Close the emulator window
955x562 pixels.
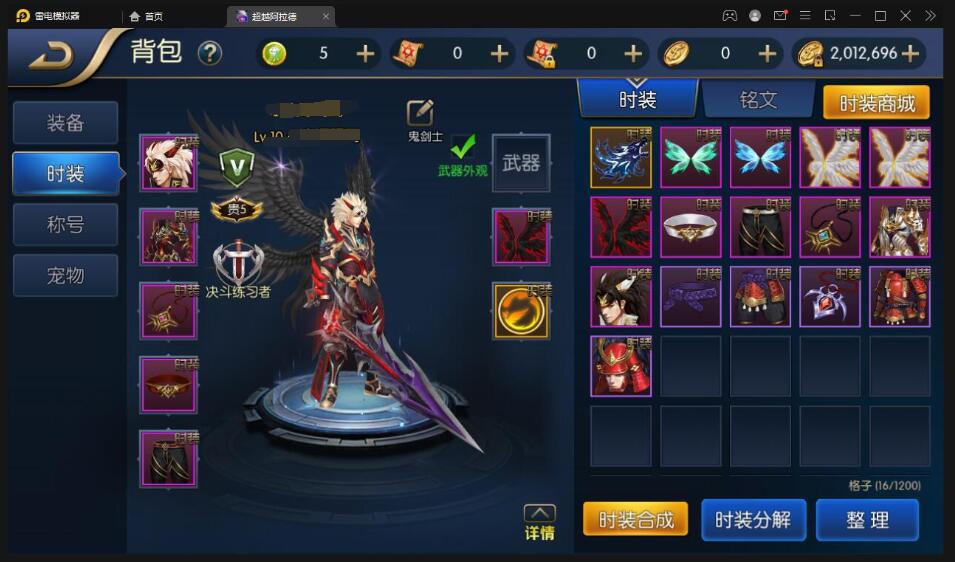[906, 16]
